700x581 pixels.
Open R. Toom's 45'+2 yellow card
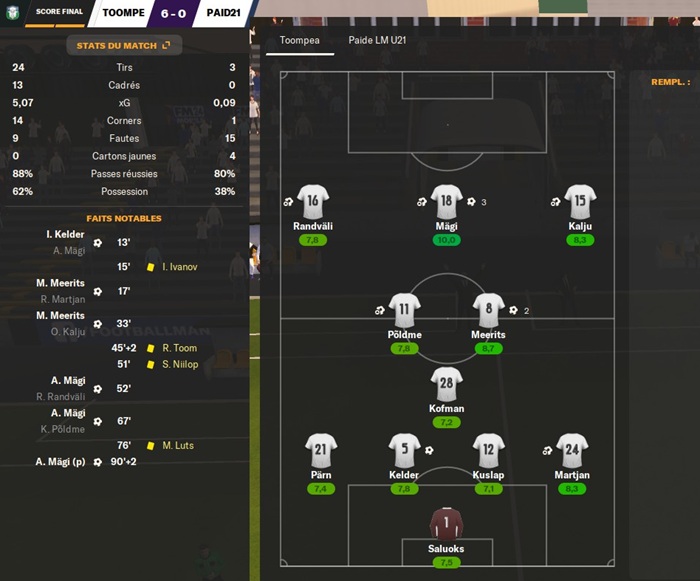(178, 348)
